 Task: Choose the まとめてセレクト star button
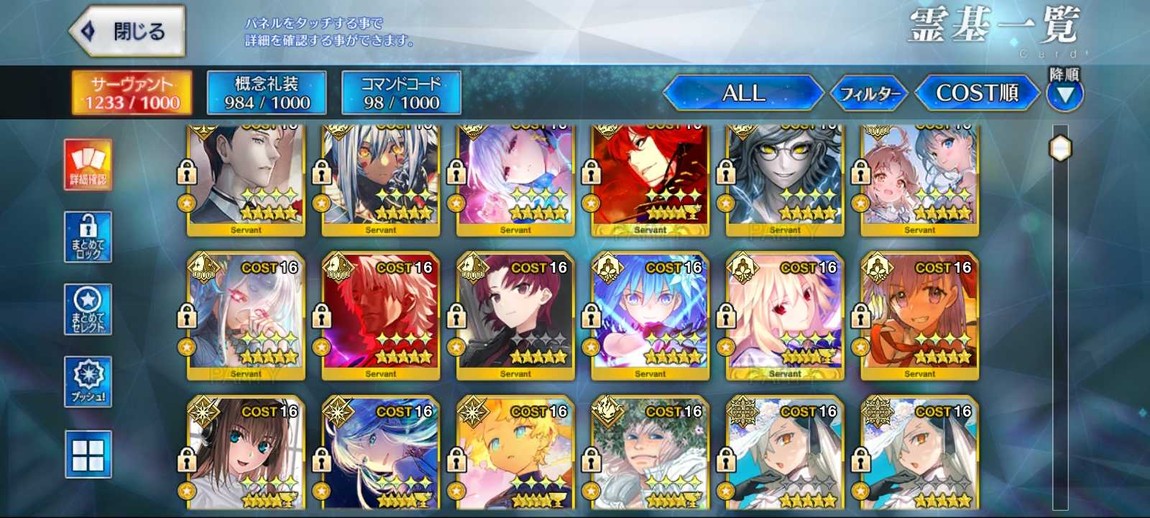88,309
